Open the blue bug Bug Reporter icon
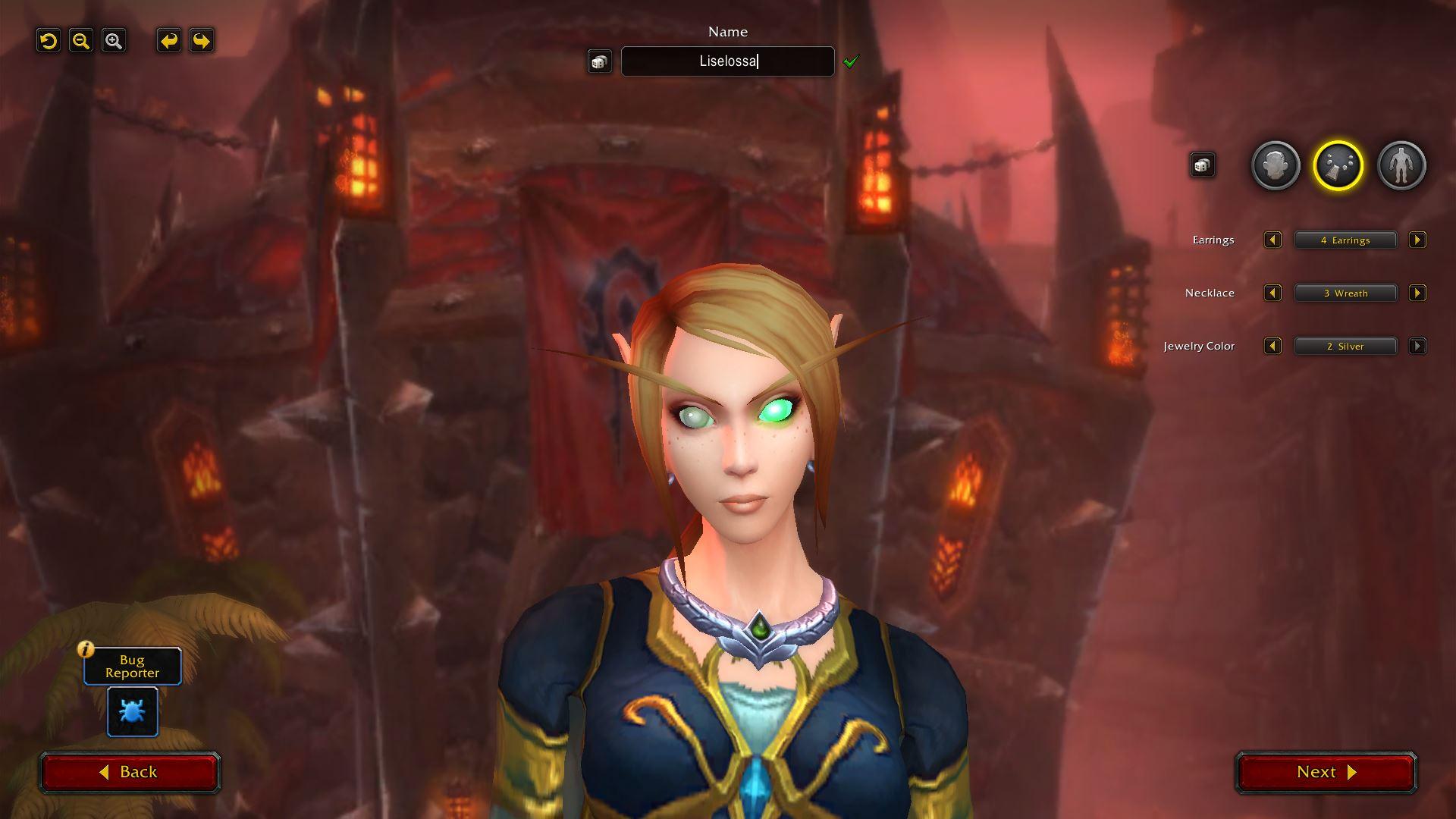This screenshot has width=1456, height=819. pyautogui.click(x=133, y=711)
